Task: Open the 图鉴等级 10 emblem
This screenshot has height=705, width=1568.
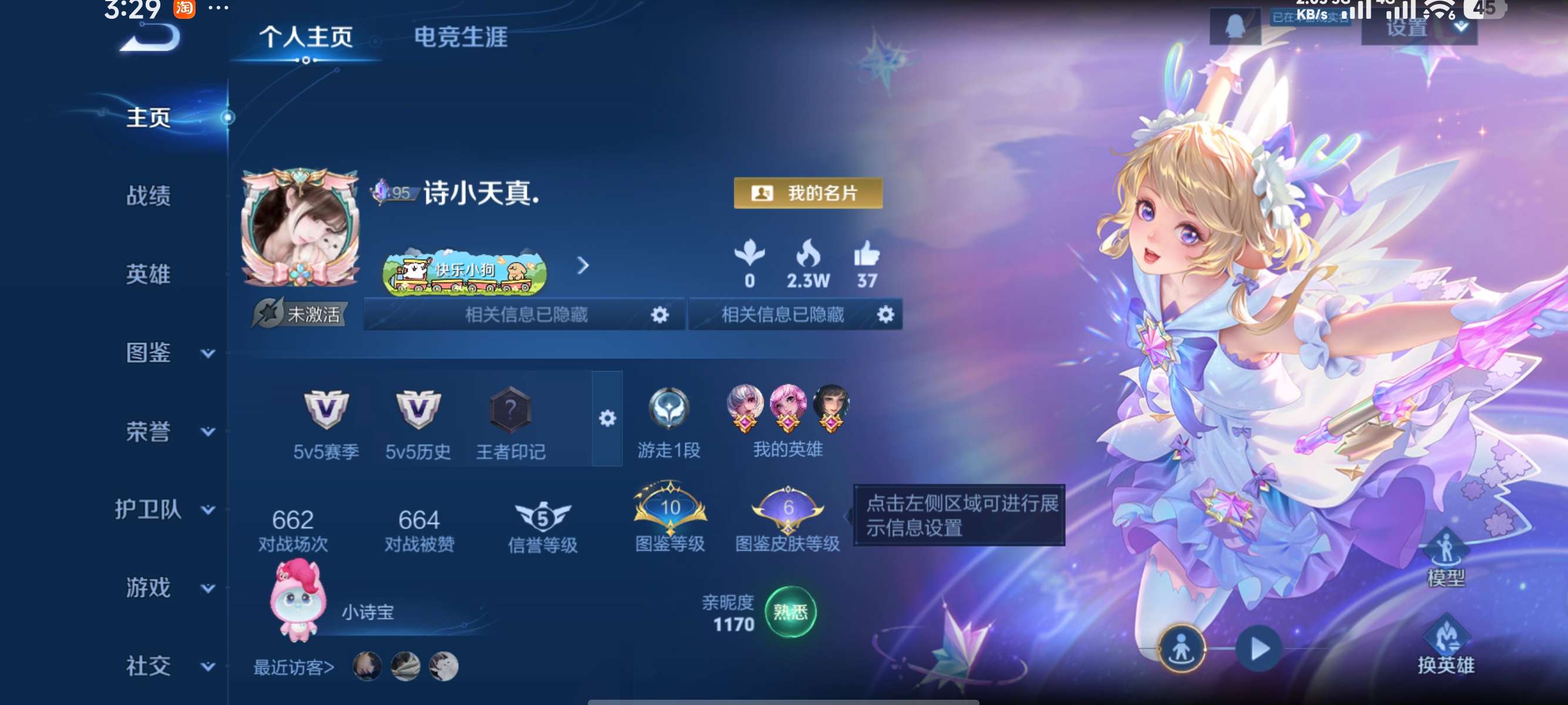Action: click(668, 511)
